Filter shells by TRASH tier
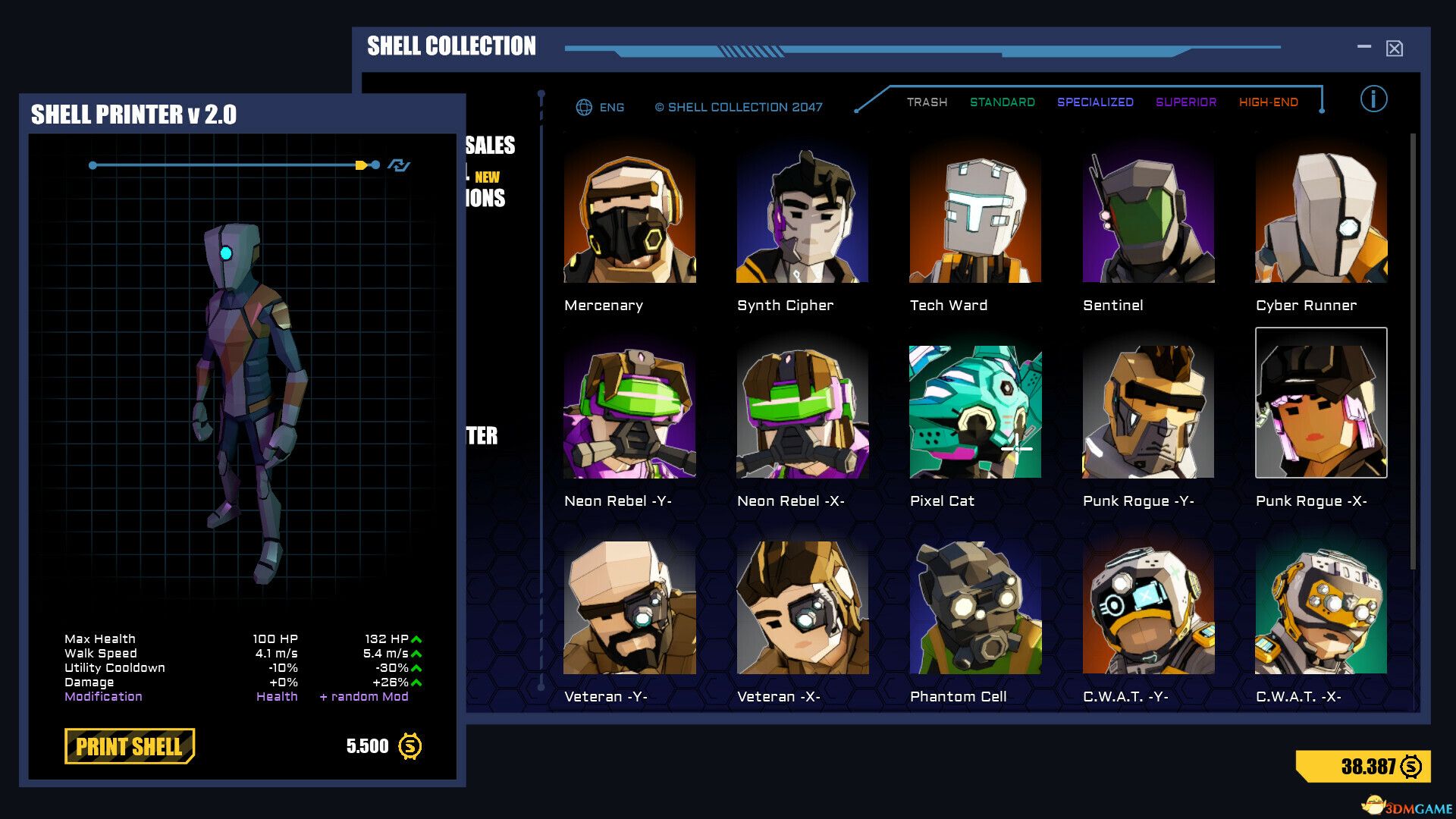This screenshot has width=1456, height=819. pos(927,102)
